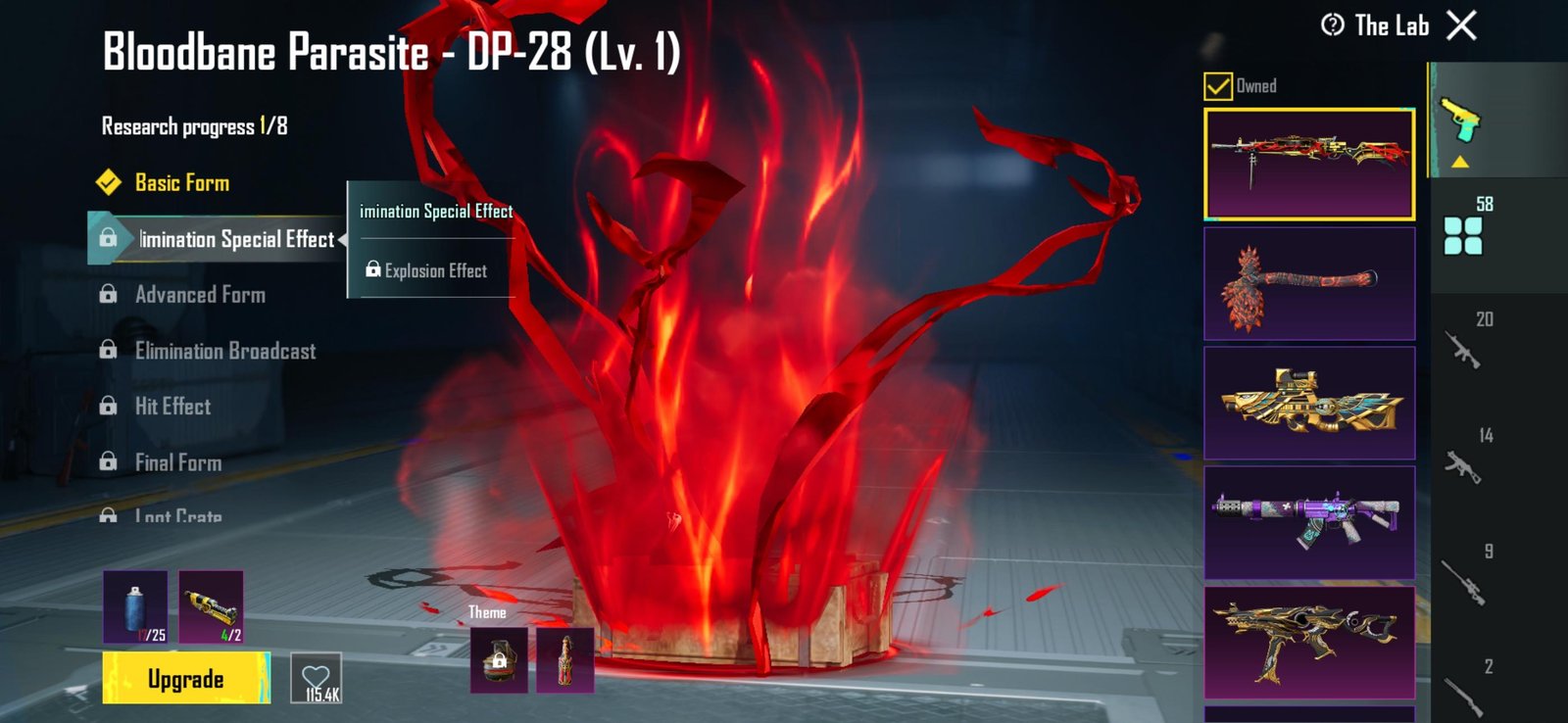Choose Explosion Effect in the submenu
The image size is (1568, 723).
point(435,271)
